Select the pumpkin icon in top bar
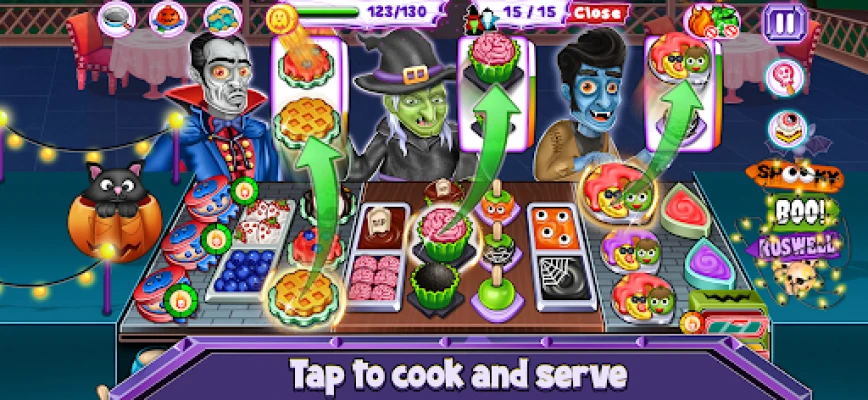Screen dimensions: 868x400 click(168, 17)
